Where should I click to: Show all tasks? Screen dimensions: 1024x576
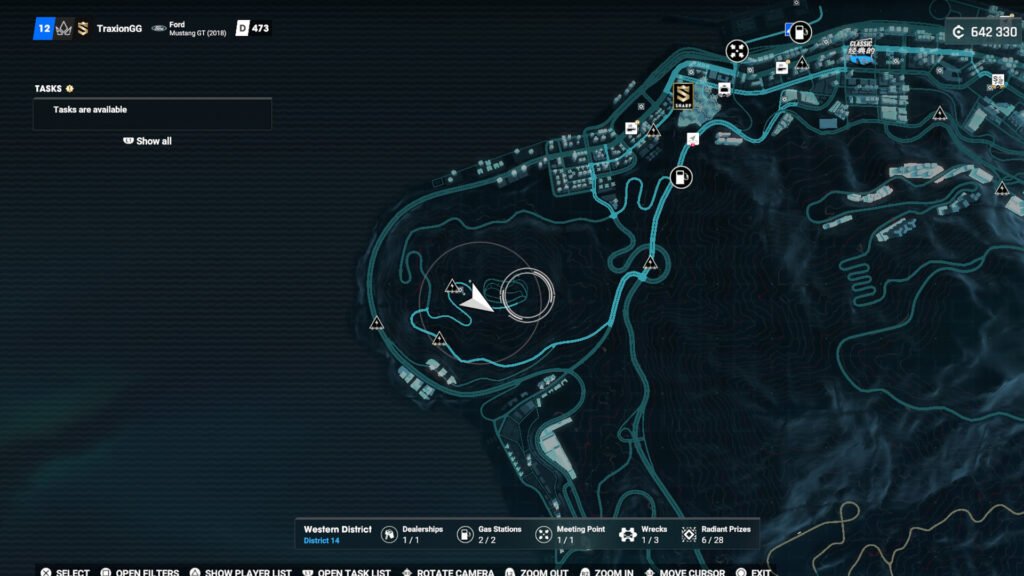(x=148, y=141)
